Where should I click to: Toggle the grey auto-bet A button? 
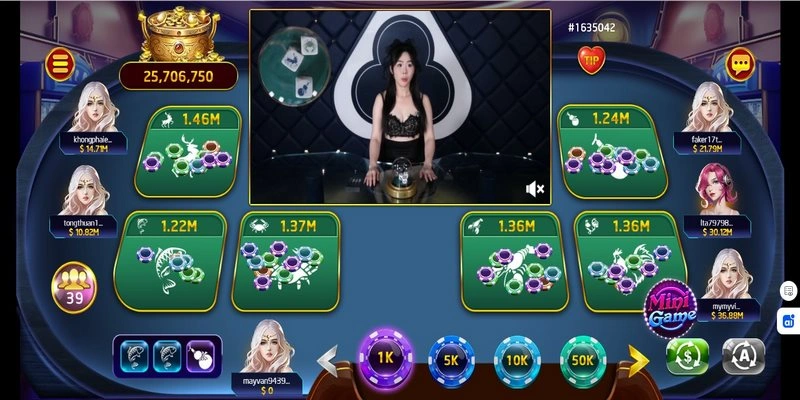click(x=743, y=356)
